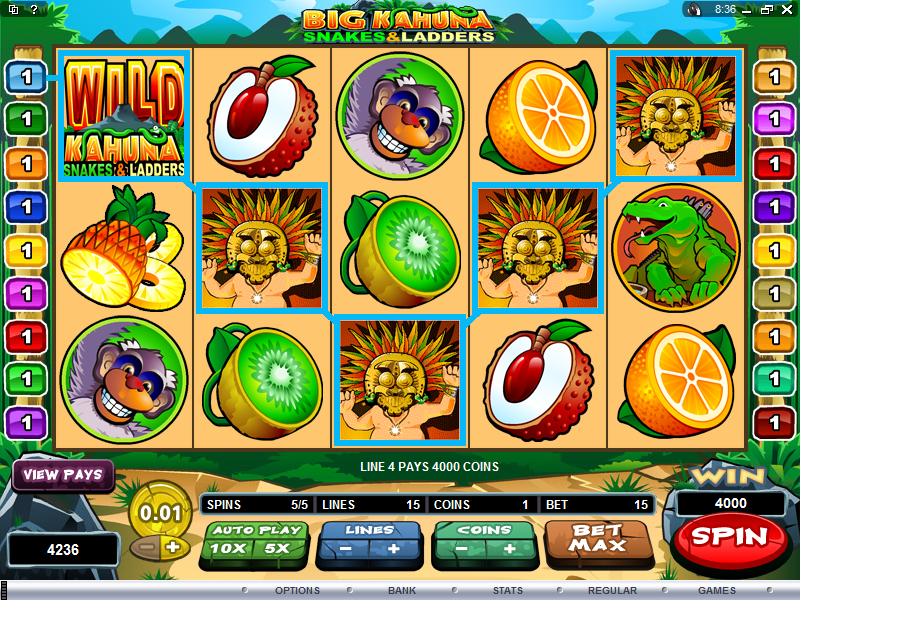
Task: Spin the reels with the red SPIN button
Action: [729, 537]
